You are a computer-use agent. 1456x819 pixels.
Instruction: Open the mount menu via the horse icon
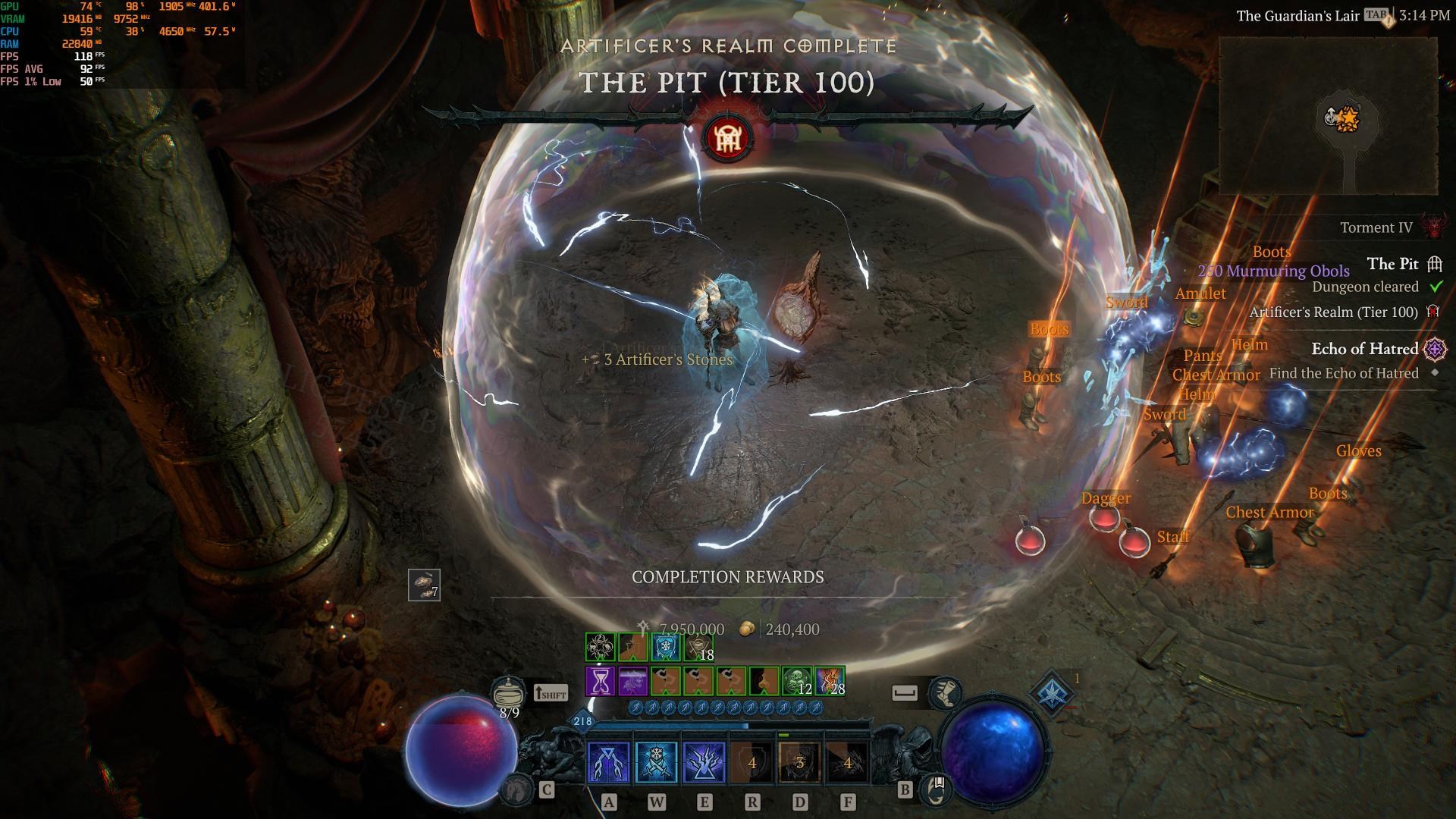[x=516, y=790]
